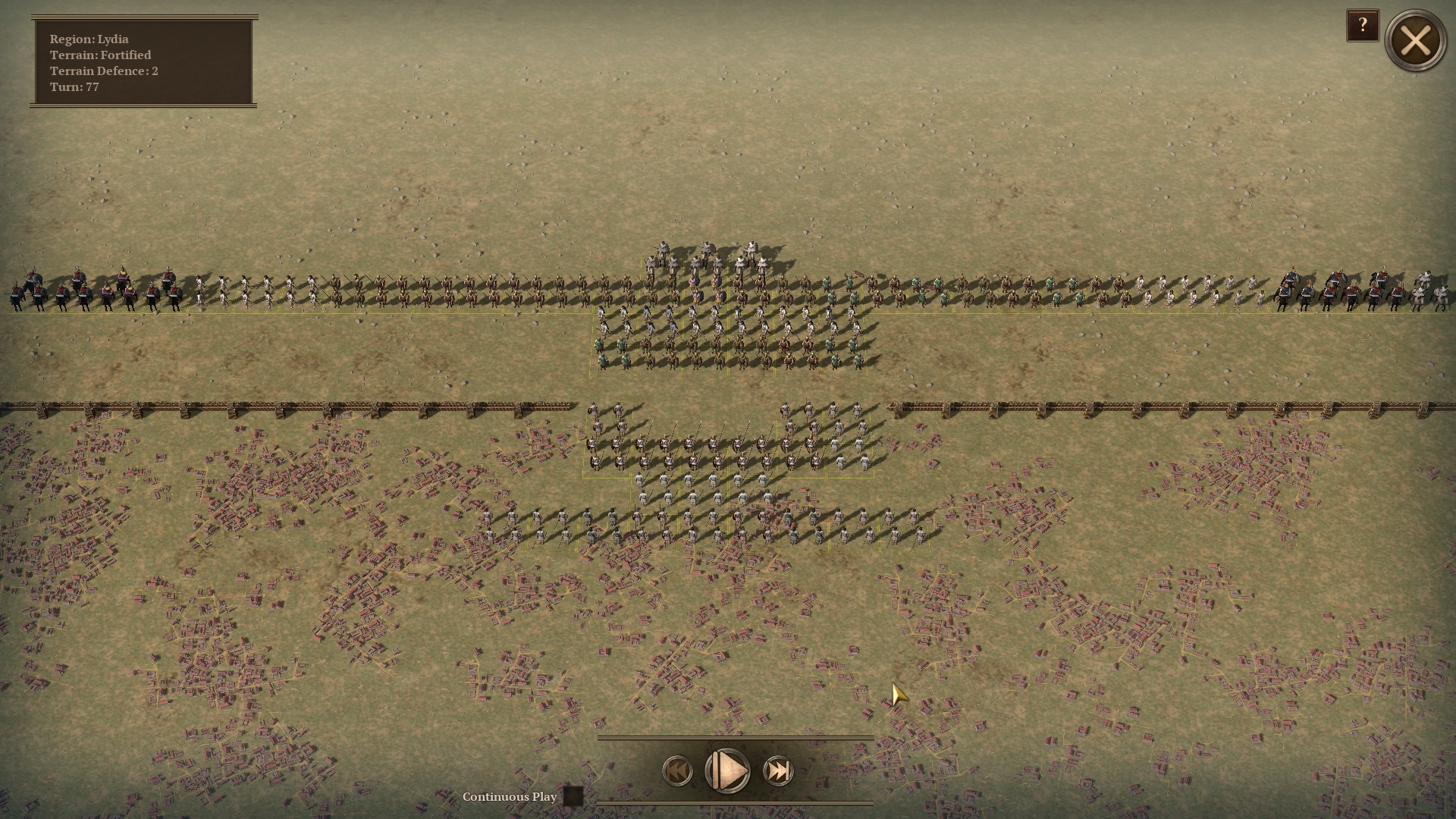Viewport: 1456px width, 819px height.
Task: Click the Terrain: Fortified label
Action: [x=100, y=55]
